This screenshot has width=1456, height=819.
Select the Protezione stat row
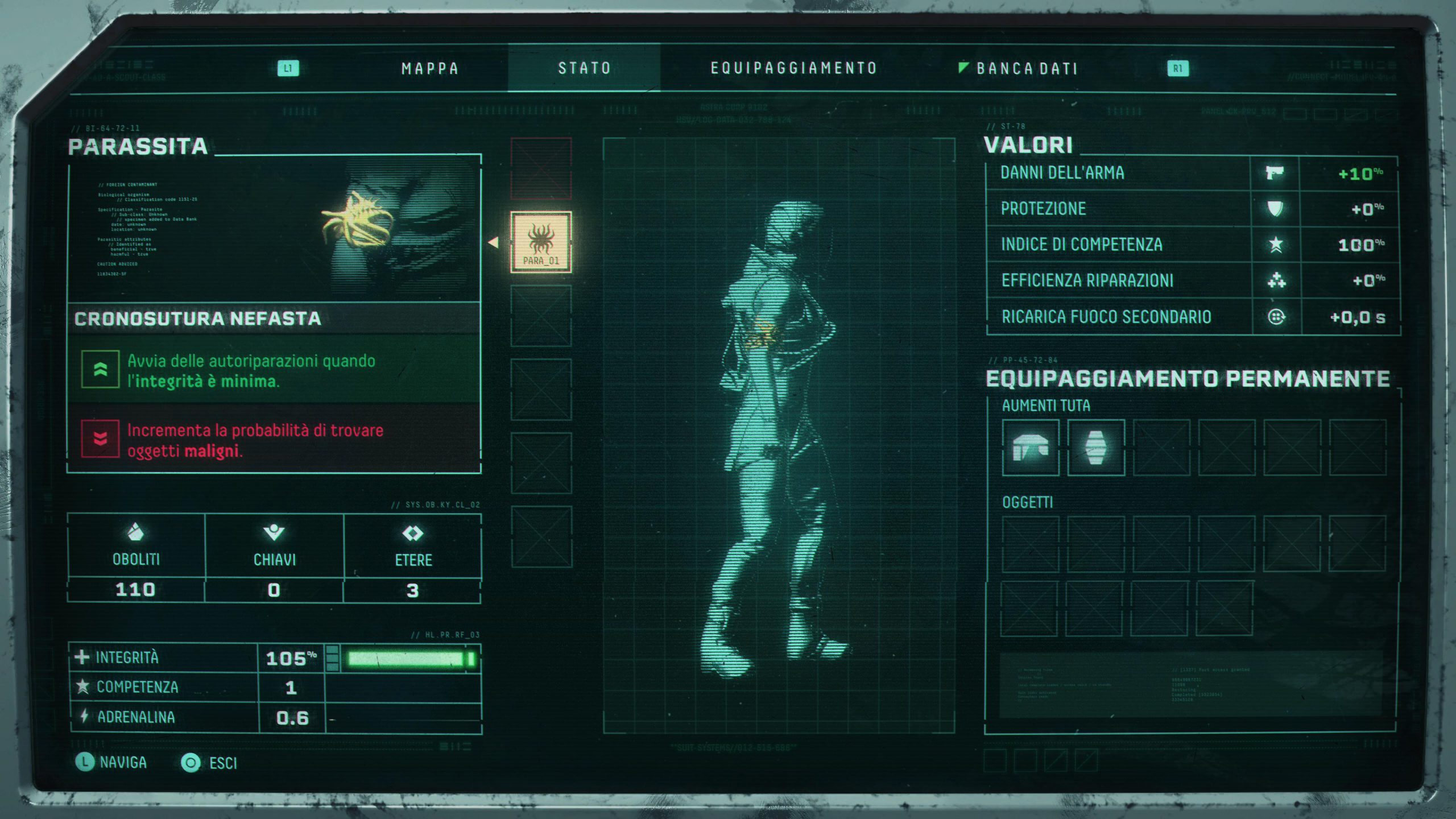[1192, 209]
